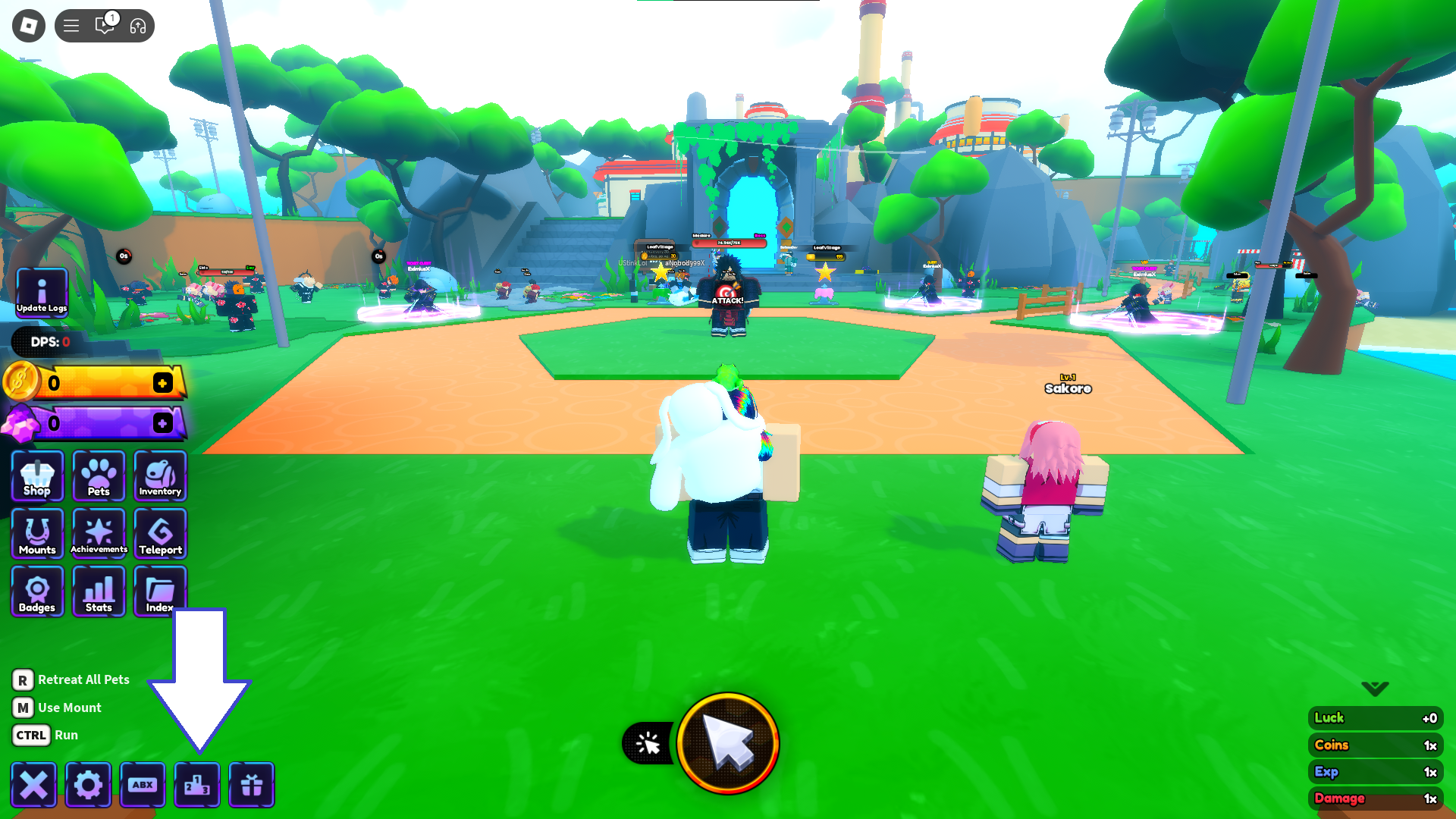The image size is (1456, 819).
Task: Toggle the ABX codes panel
Action: [x=143, y=785]
